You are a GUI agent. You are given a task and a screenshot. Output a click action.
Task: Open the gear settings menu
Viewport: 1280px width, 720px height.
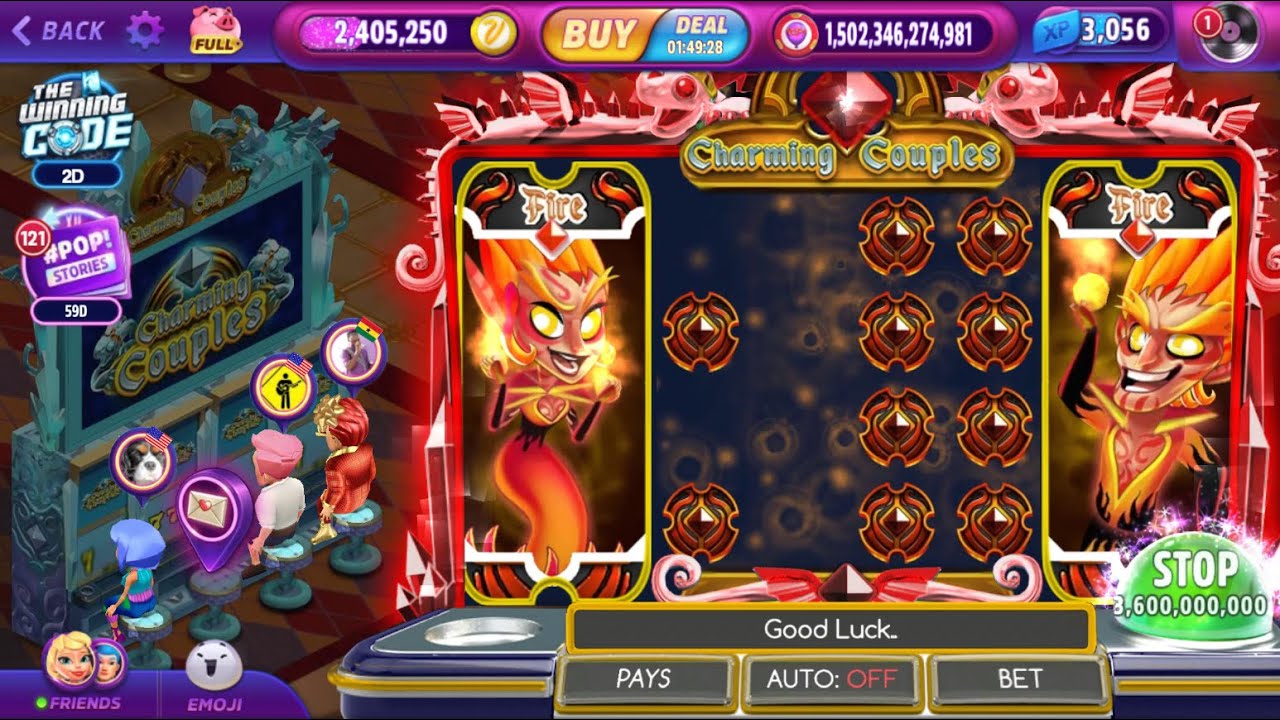point(145,31)
